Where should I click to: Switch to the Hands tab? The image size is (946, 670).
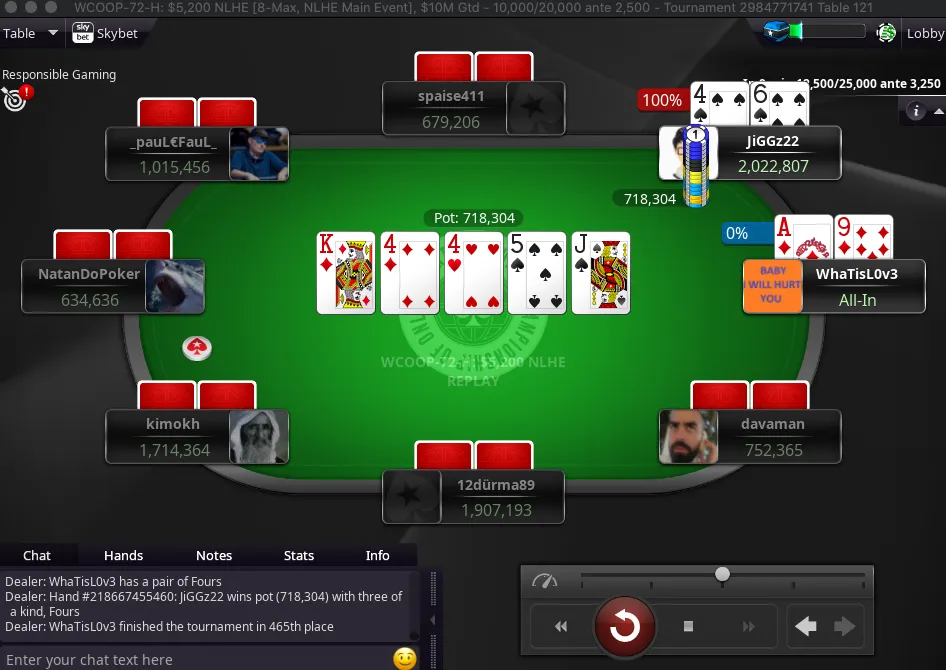123,555
